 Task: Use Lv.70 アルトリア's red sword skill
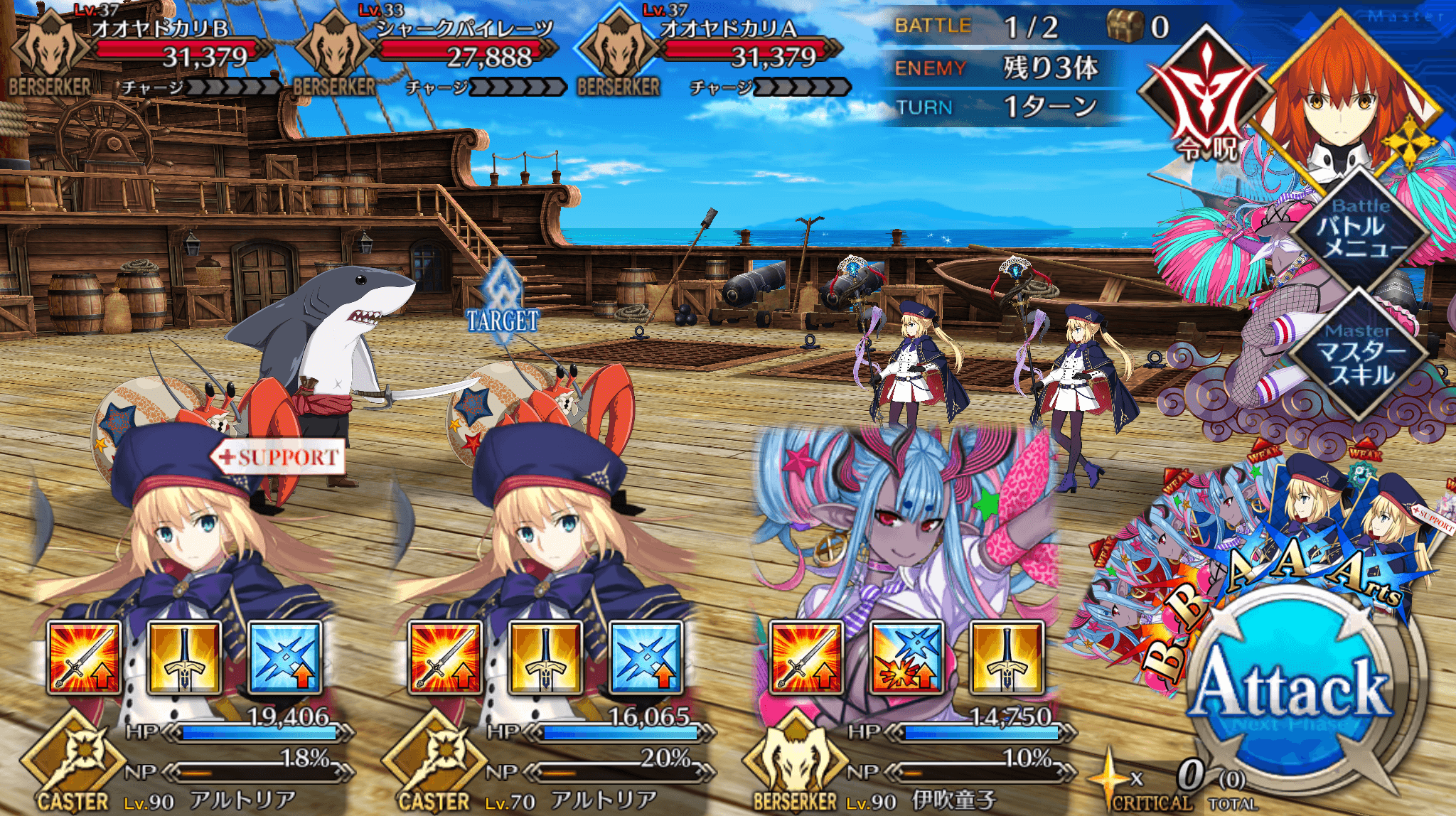pos(445,657)
